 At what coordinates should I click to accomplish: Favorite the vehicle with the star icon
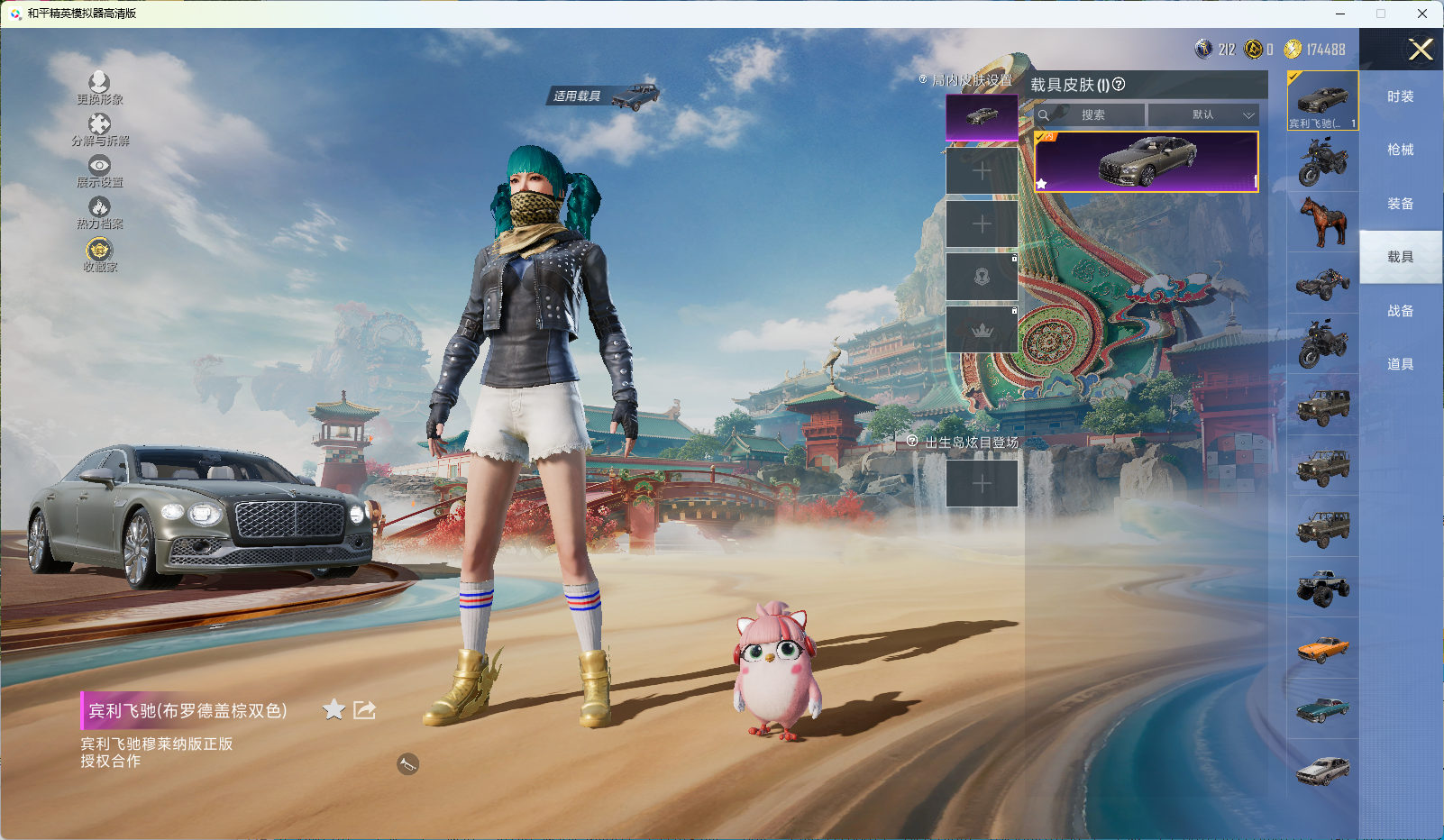tap(334, 710)
